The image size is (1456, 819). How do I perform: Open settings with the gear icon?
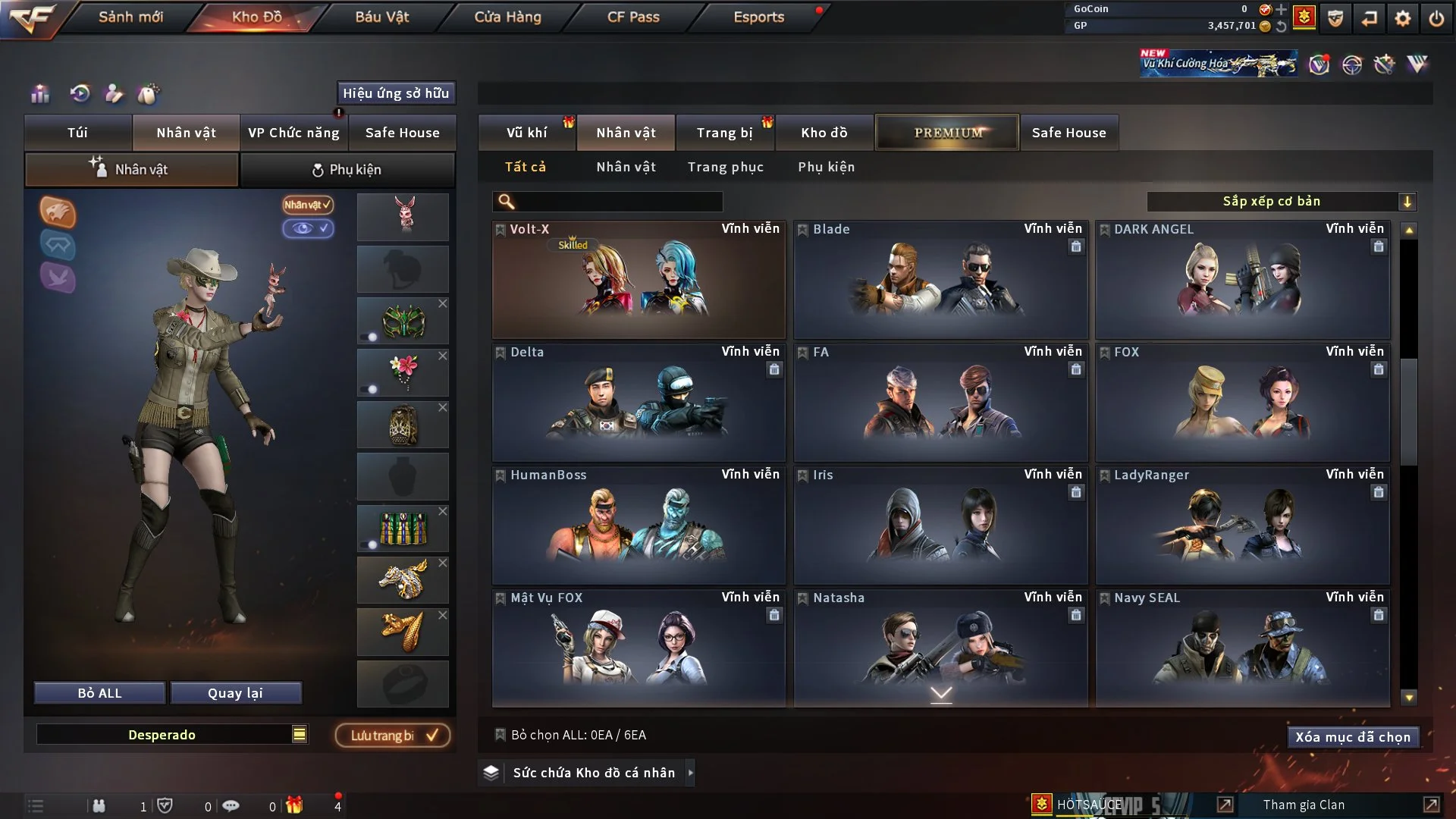tap(1402, 18)
